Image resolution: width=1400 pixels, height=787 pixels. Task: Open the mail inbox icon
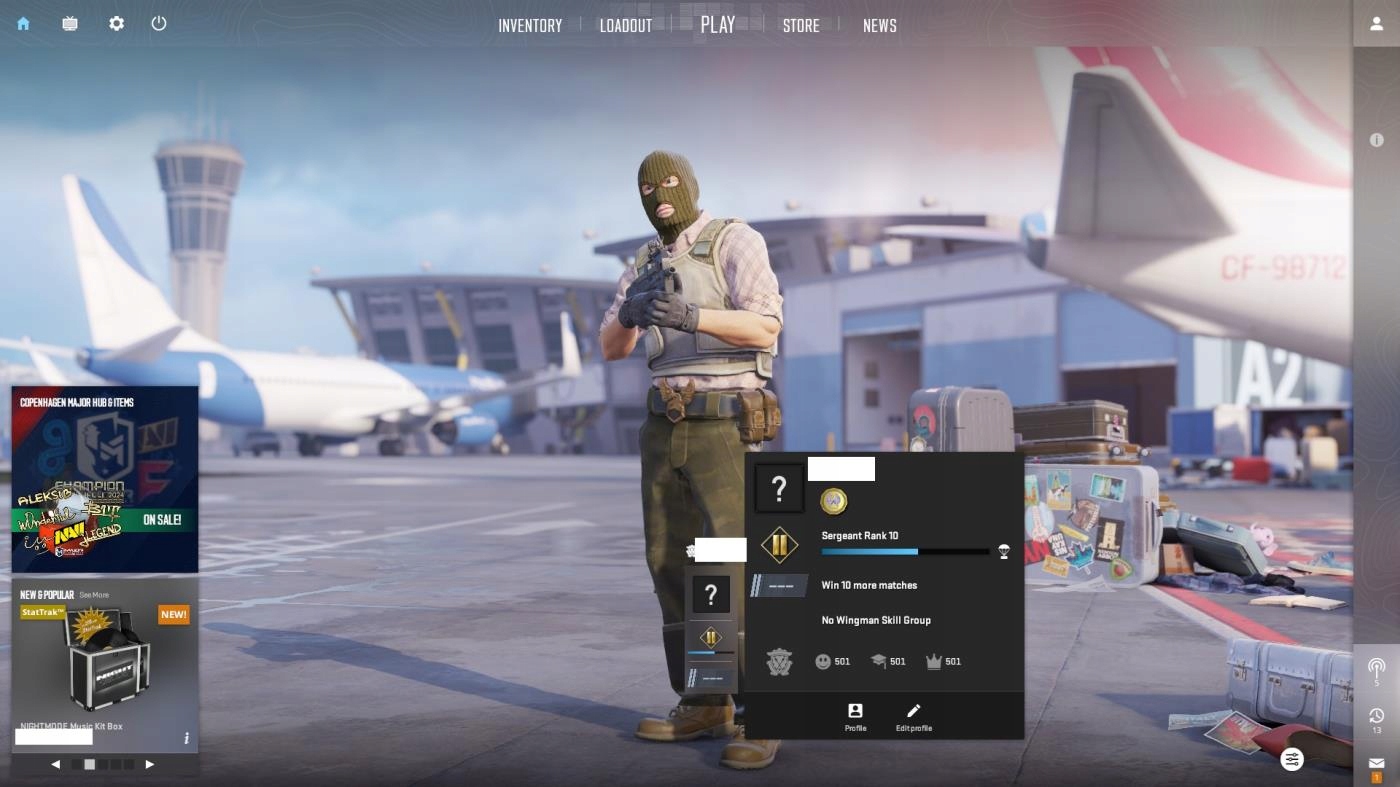click(x=1376, y=764)
